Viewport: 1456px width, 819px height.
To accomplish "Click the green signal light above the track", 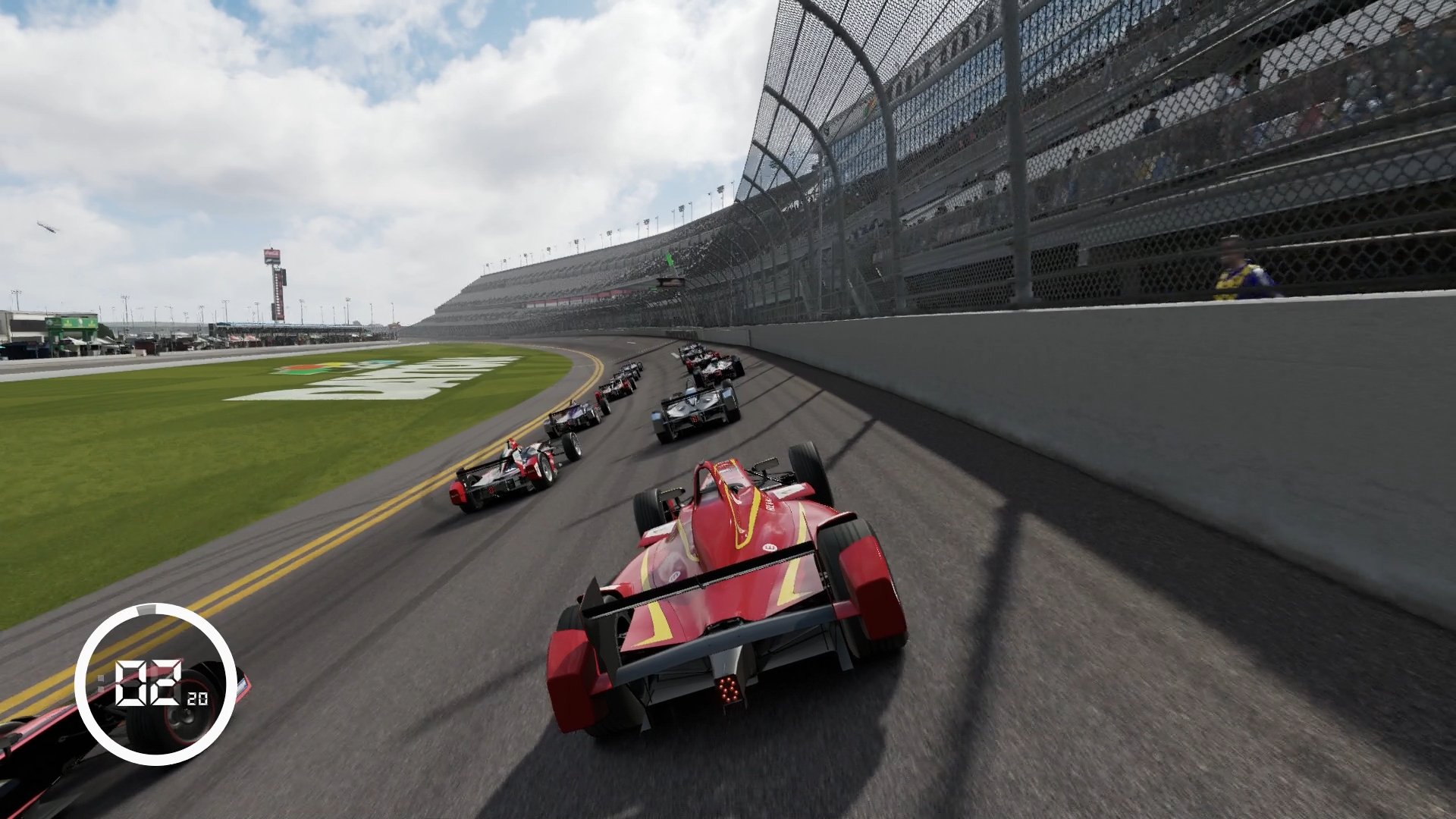I will [x=670, y=256].
